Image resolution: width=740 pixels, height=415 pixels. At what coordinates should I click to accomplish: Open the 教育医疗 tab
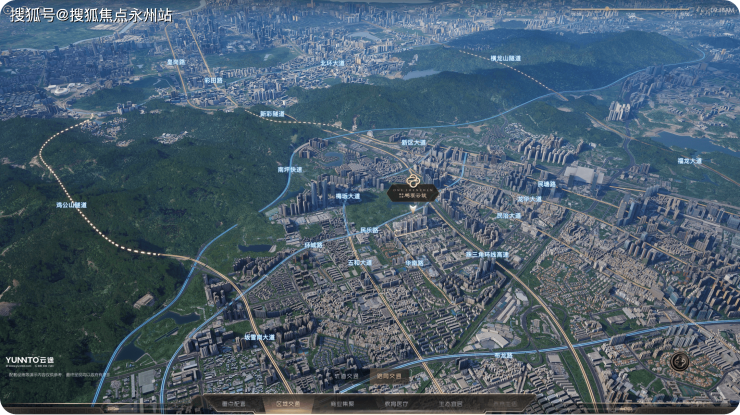tap(397, 403)
